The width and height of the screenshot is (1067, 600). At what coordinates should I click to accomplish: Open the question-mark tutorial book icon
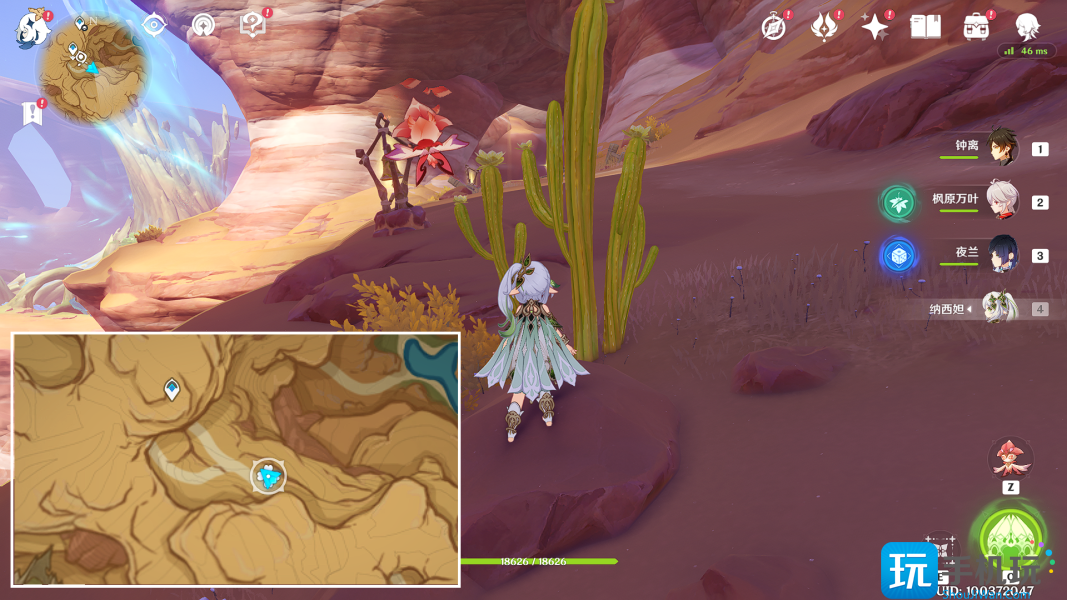click(253, 26)
